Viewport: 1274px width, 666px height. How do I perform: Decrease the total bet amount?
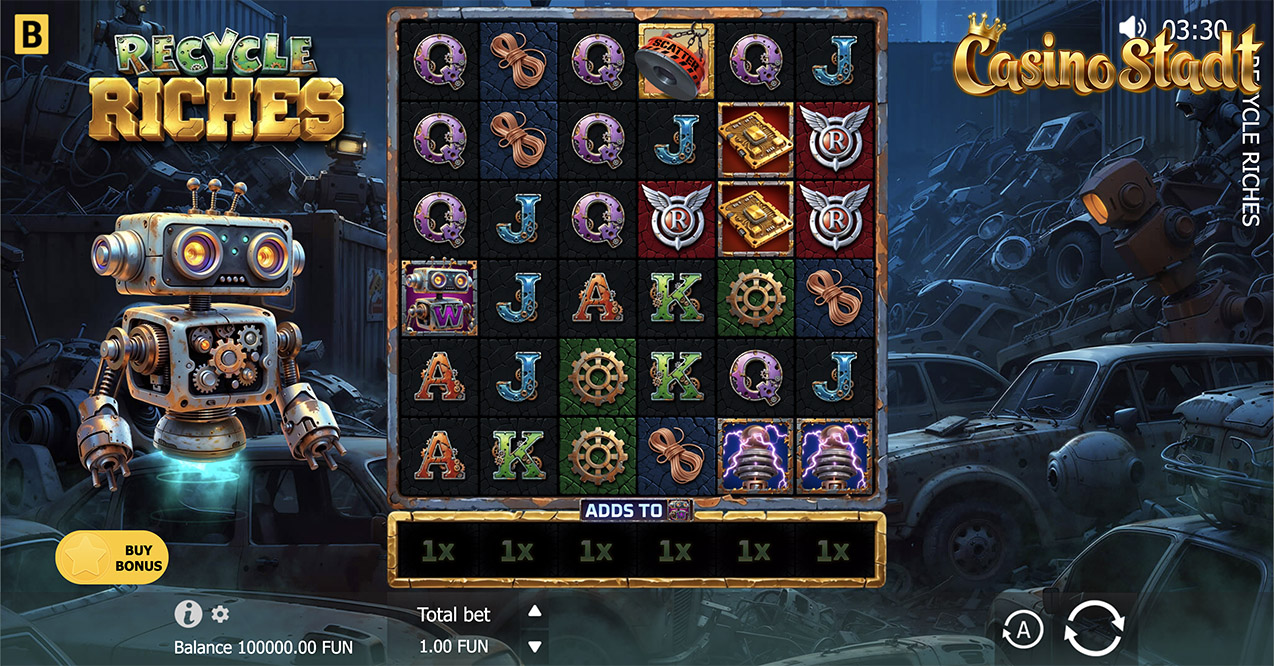tap(534, 646)
